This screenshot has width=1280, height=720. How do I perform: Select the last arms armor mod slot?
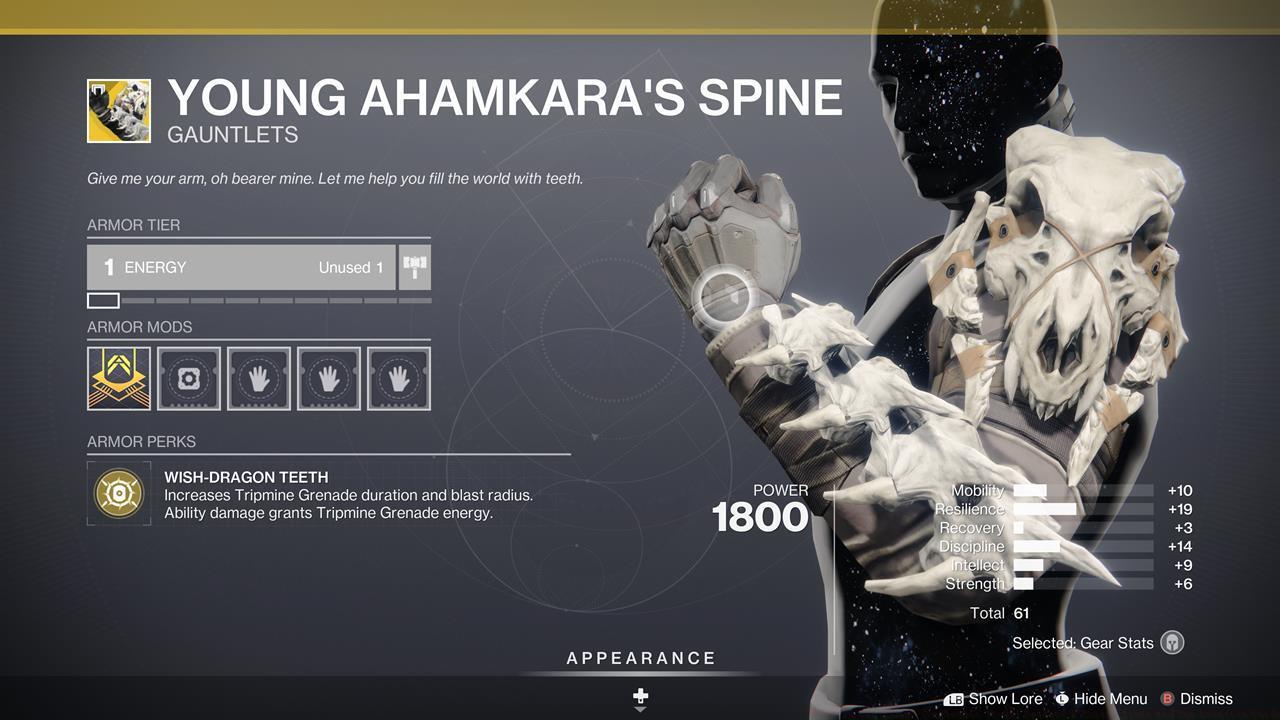(398, 378)
